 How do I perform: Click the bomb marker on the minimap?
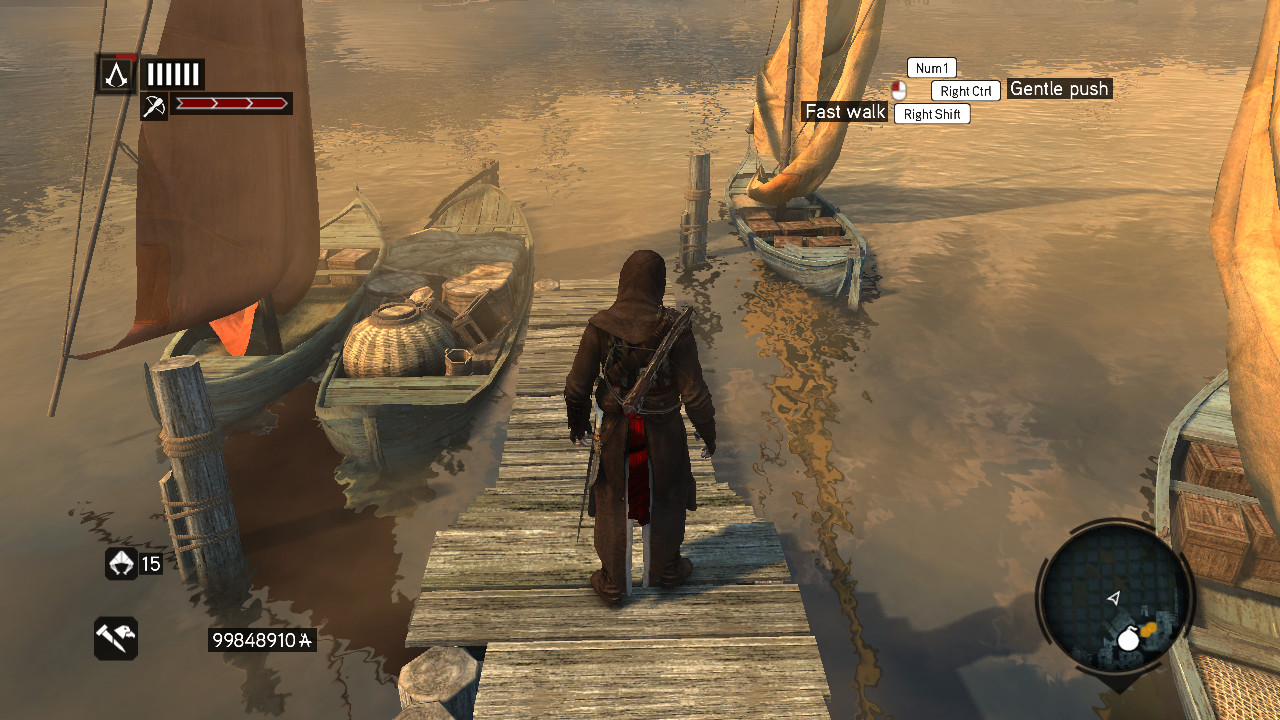click(1128, 640)
